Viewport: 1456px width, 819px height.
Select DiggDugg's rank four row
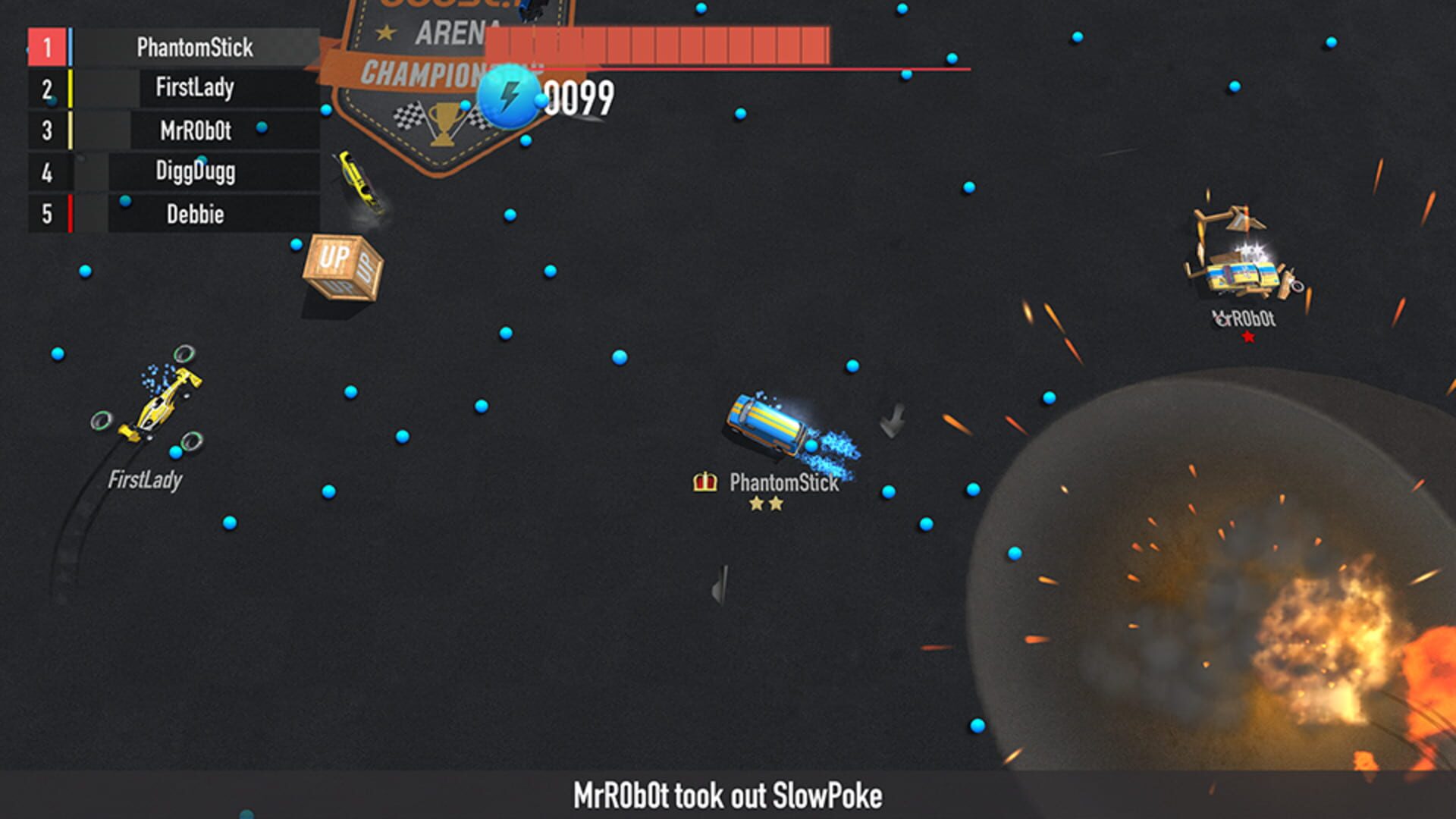[195, 172]
